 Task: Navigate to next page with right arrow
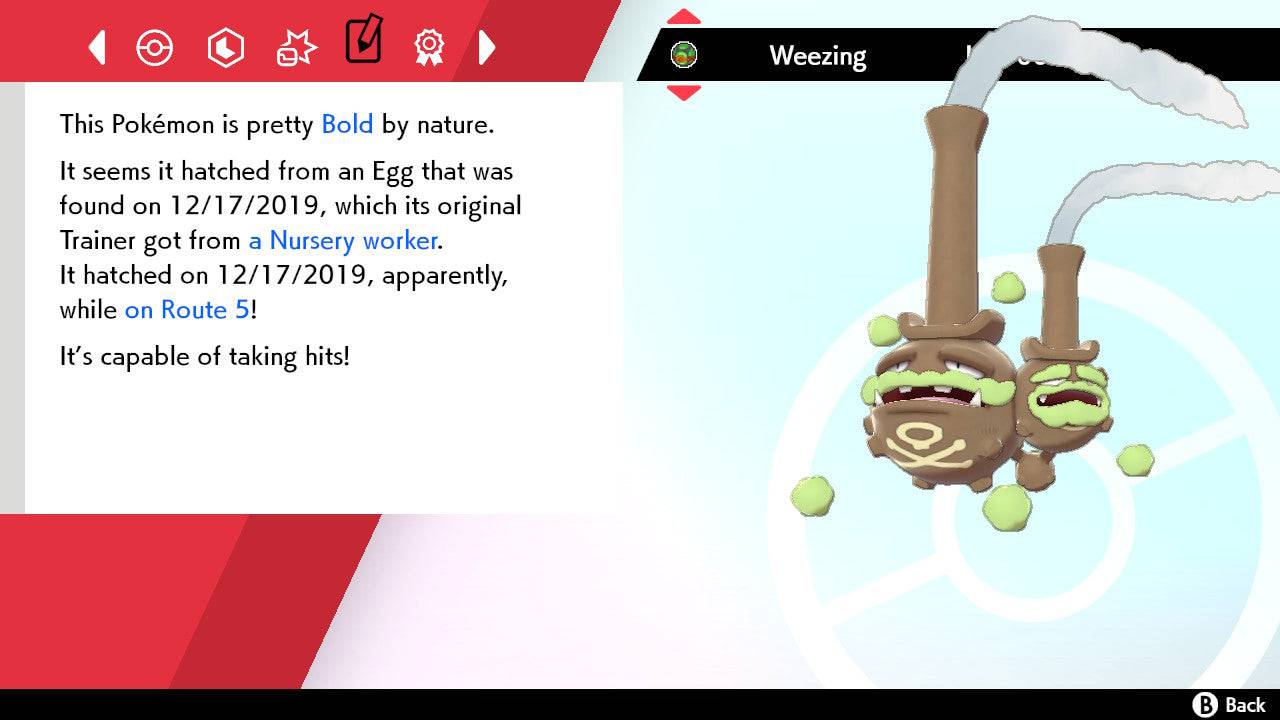(487, 47)
